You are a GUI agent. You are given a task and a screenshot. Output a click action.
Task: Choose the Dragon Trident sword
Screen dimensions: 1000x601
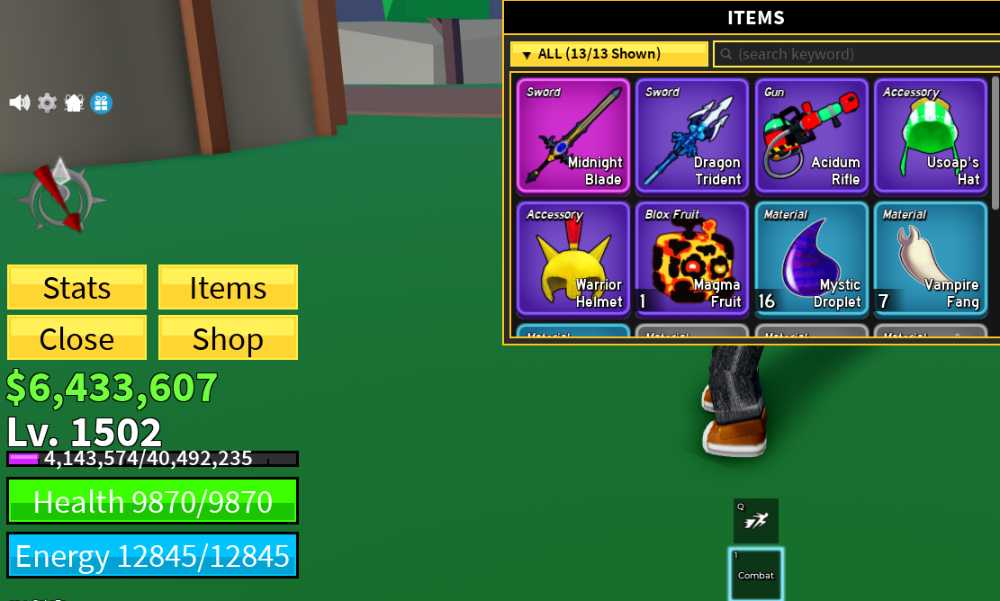tap(692, 135)
